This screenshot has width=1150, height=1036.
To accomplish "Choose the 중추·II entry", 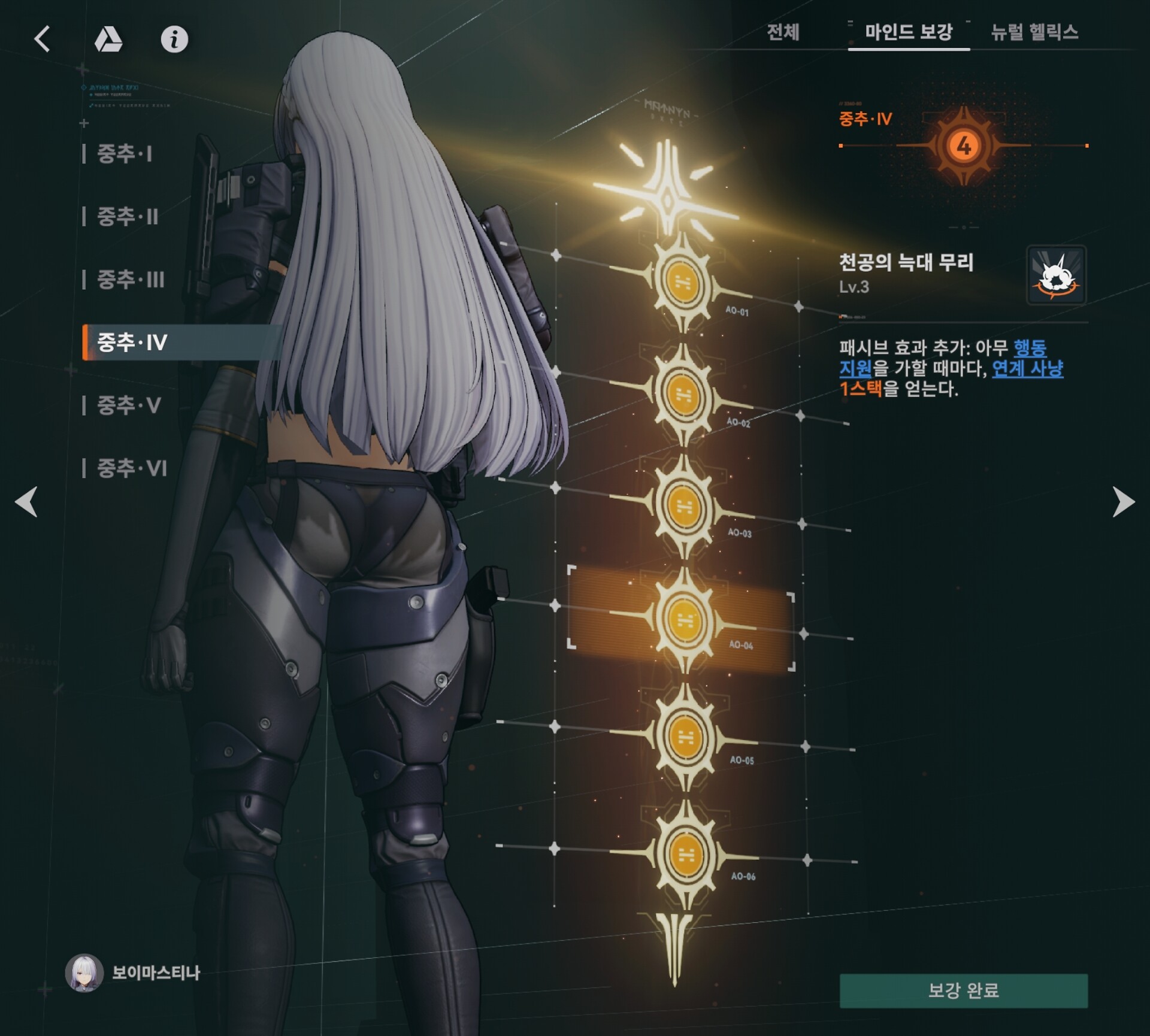I will (128, 216).
